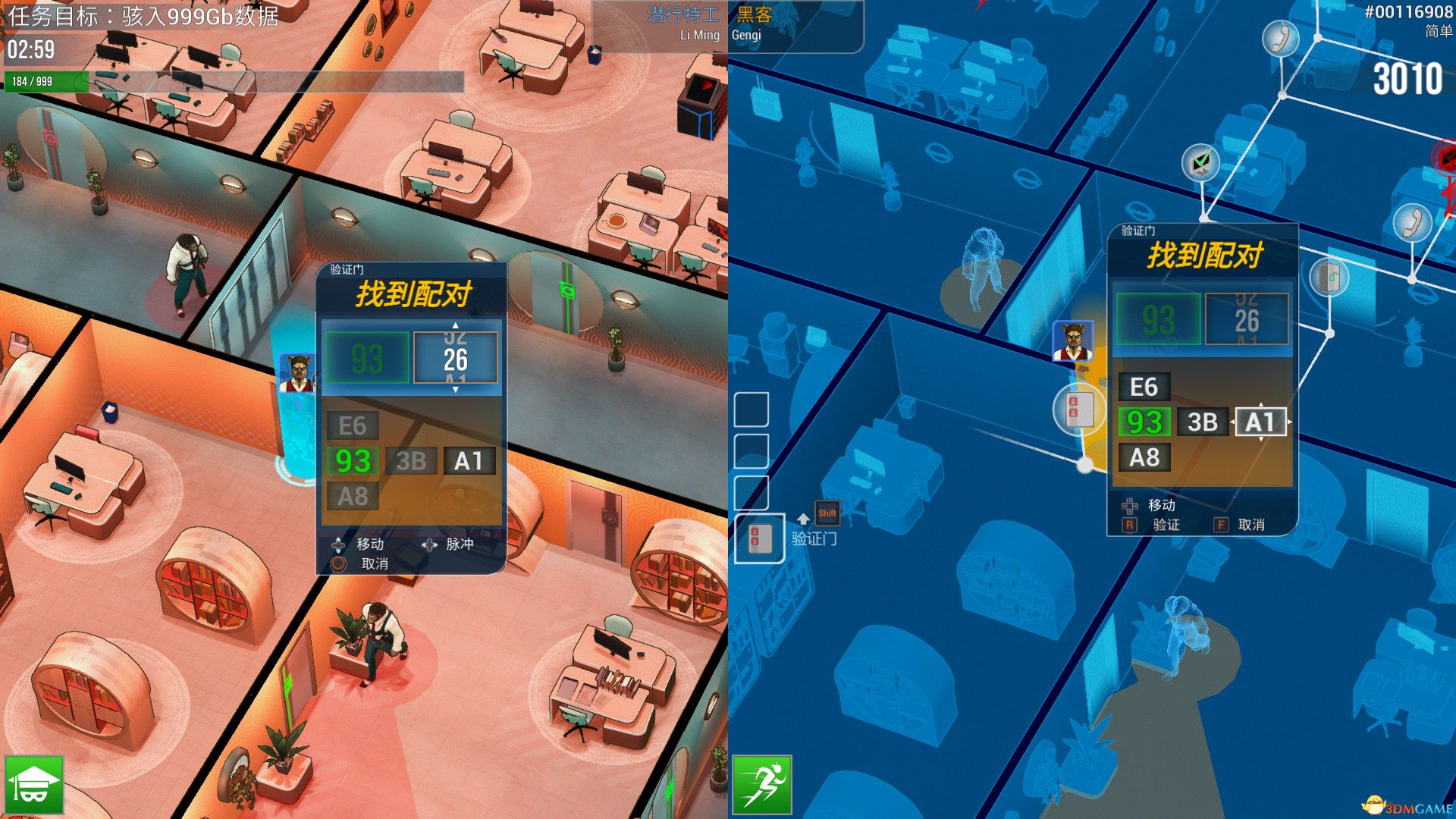Select the 黑客 Gengi header
1456x819 pixels.
click(x=751, y=14)
